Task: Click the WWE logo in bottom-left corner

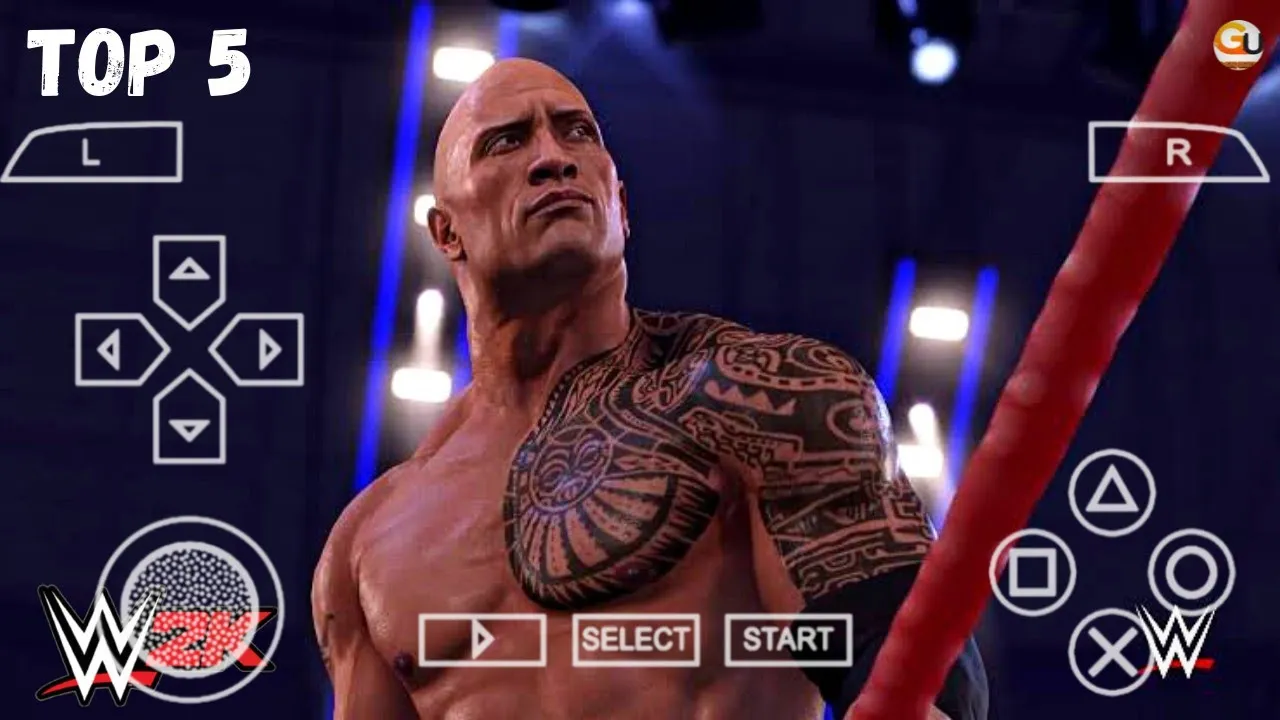Action: coord(90,640)
